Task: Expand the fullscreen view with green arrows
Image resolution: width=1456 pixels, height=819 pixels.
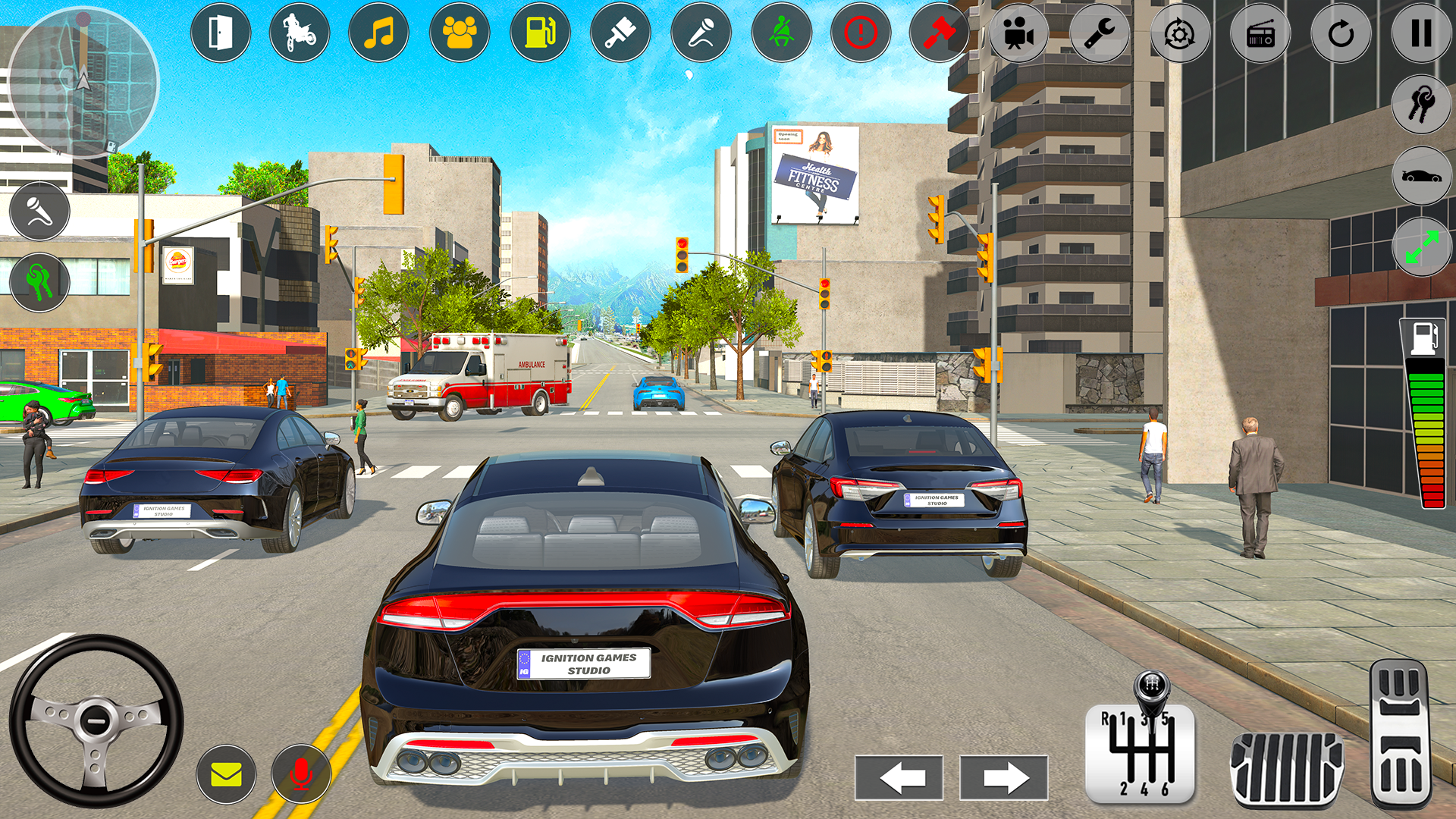Action: [x=1421, y=244]
